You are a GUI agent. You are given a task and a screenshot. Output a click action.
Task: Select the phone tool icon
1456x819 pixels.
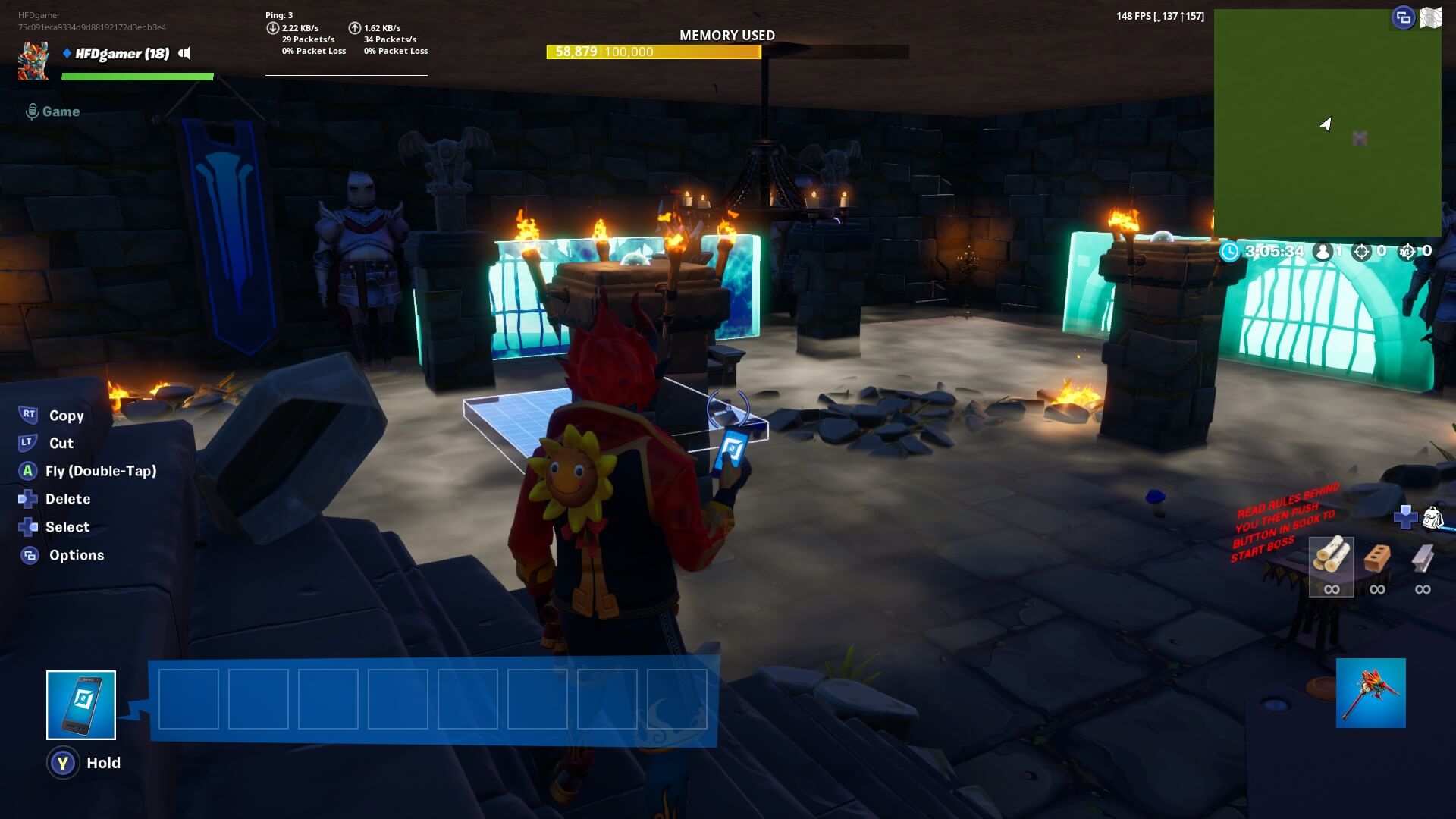pos(81,704)
